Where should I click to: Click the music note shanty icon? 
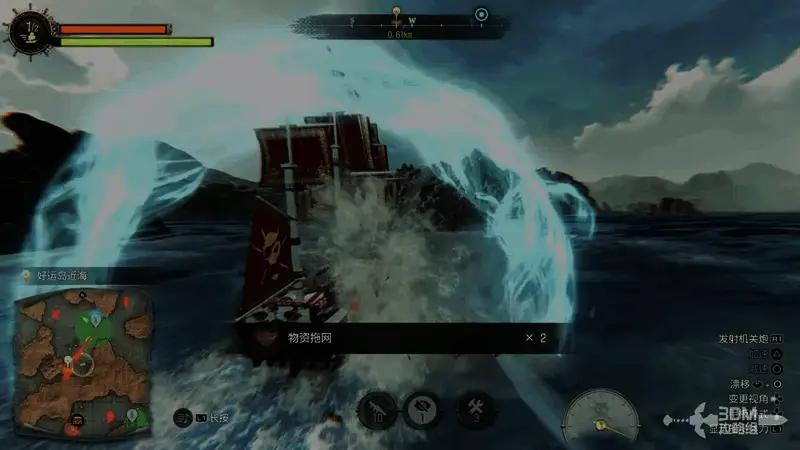pyautogui.click(x=181, y=417)
